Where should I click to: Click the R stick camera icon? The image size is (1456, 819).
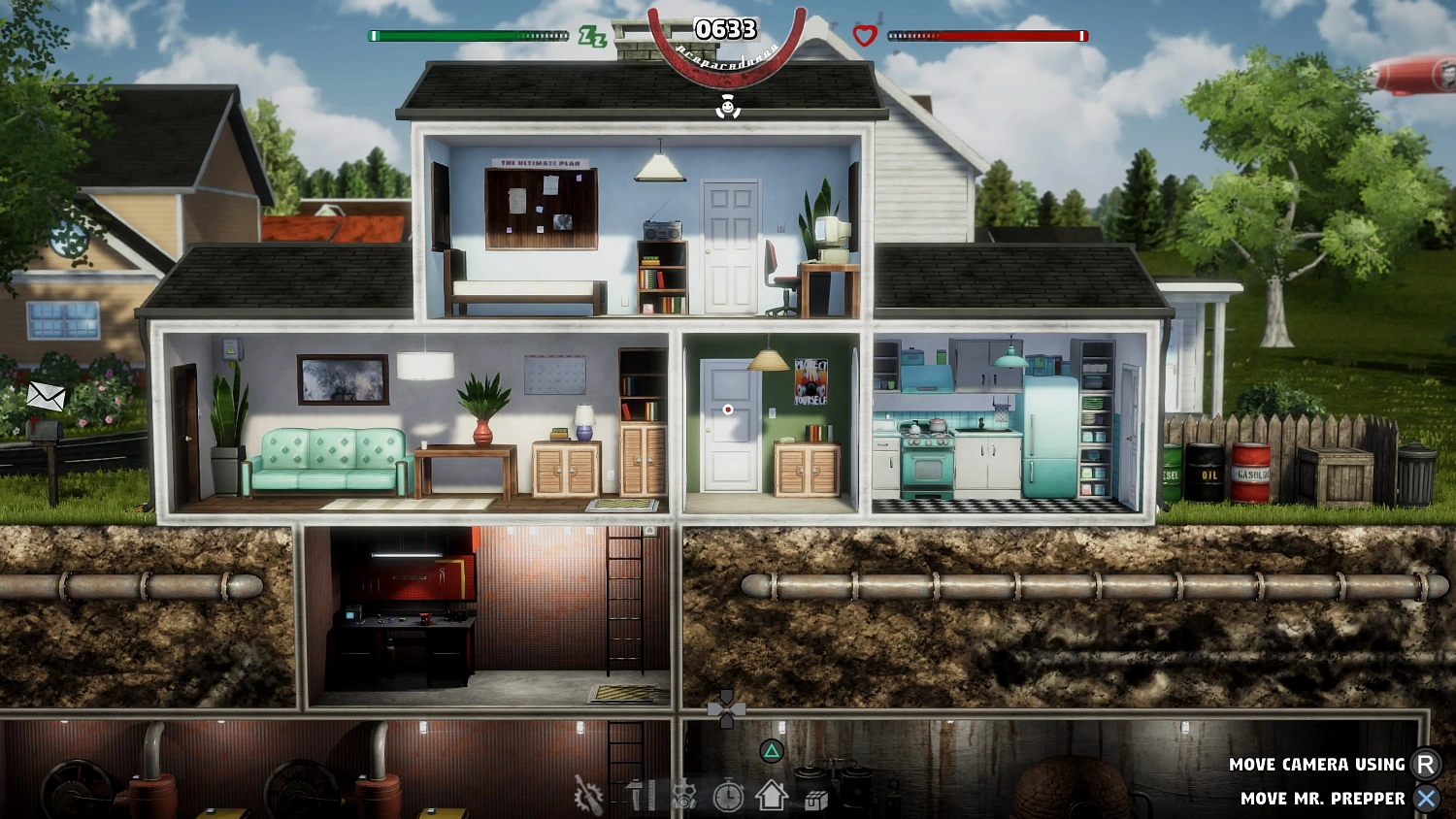[1426, 764]
